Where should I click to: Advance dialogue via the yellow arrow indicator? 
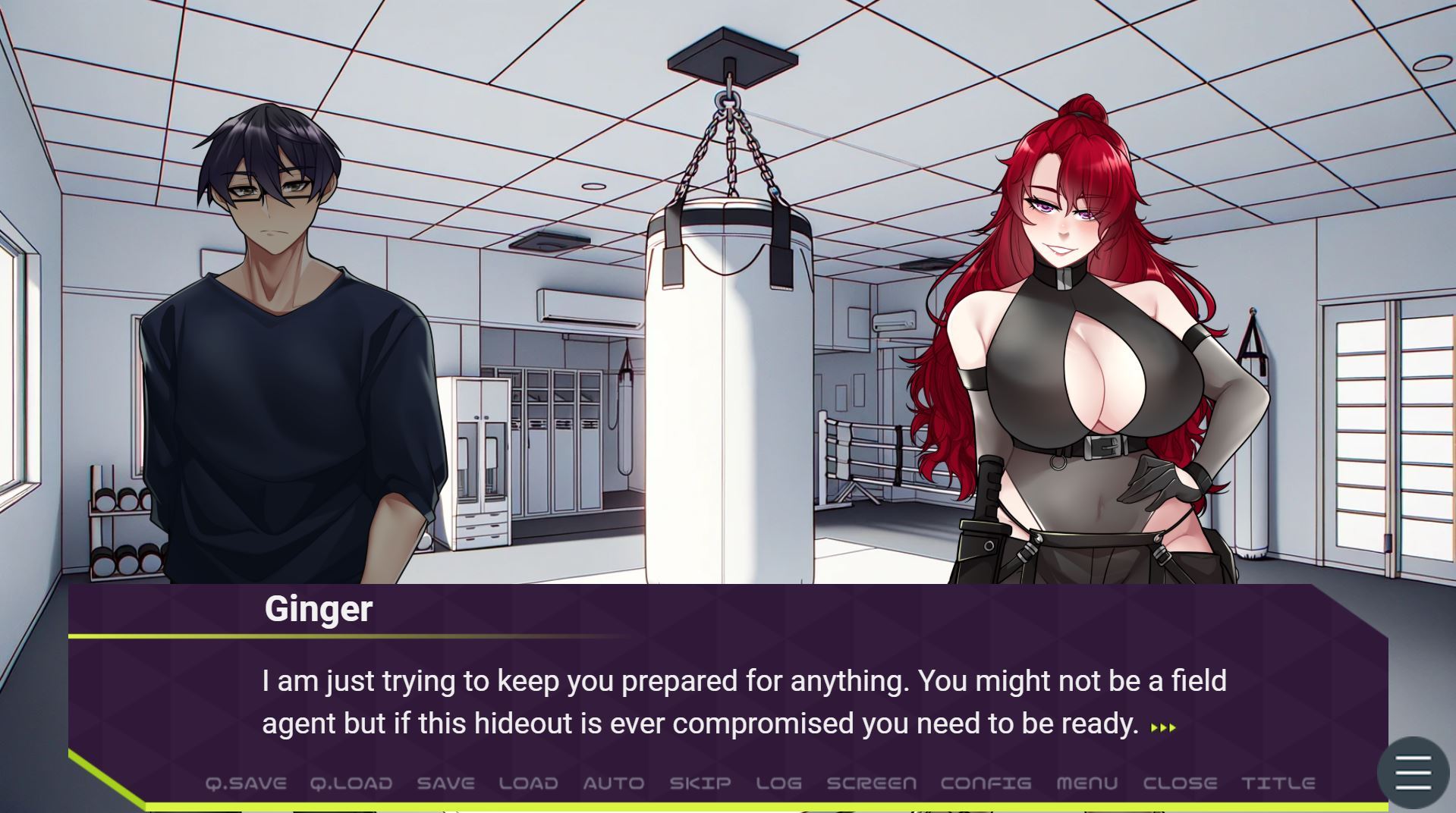pyautogui.click(x=1163, y=727)
